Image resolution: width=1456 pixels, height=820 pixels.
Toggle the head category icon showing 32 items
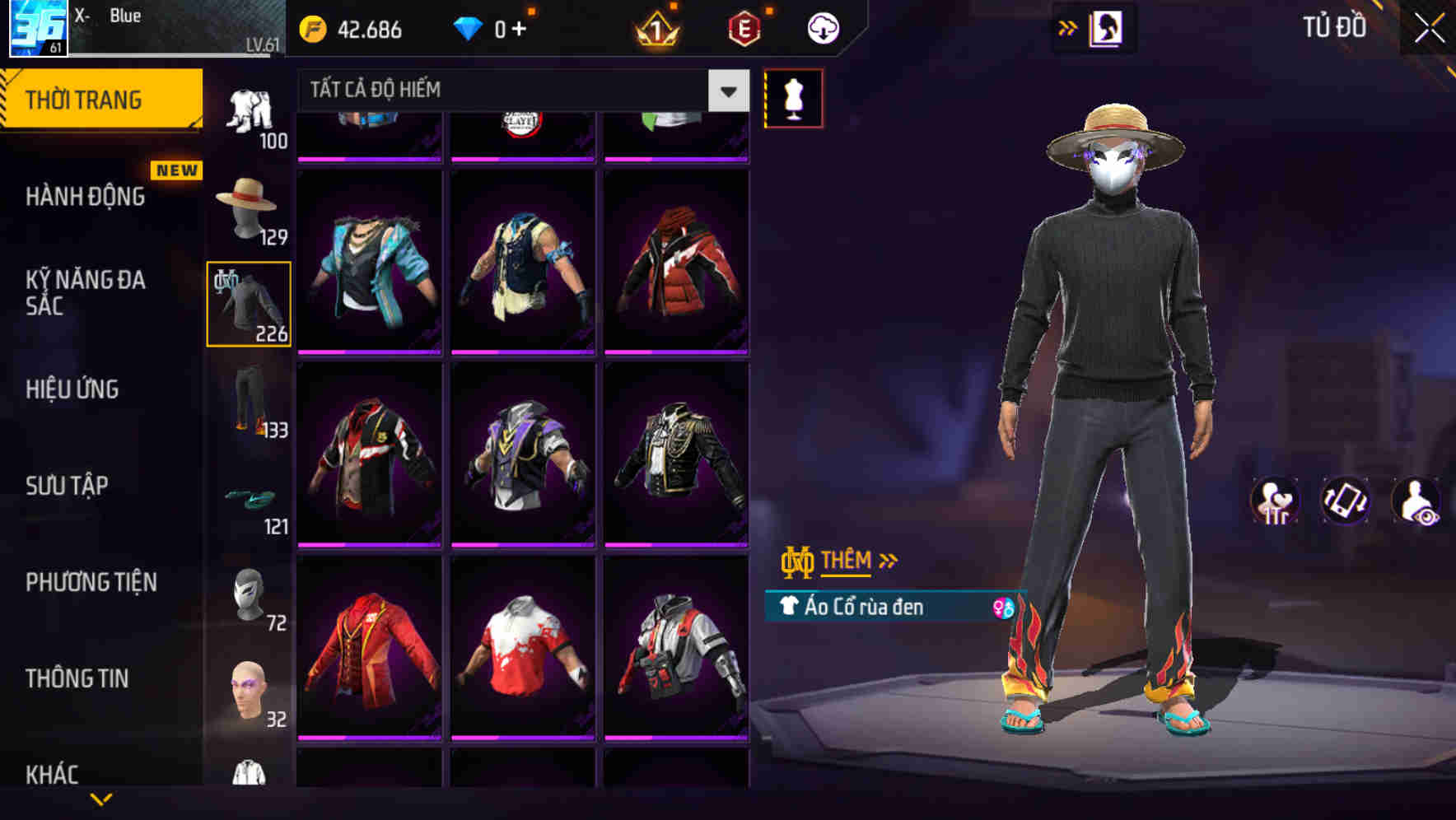click(248, 692)
